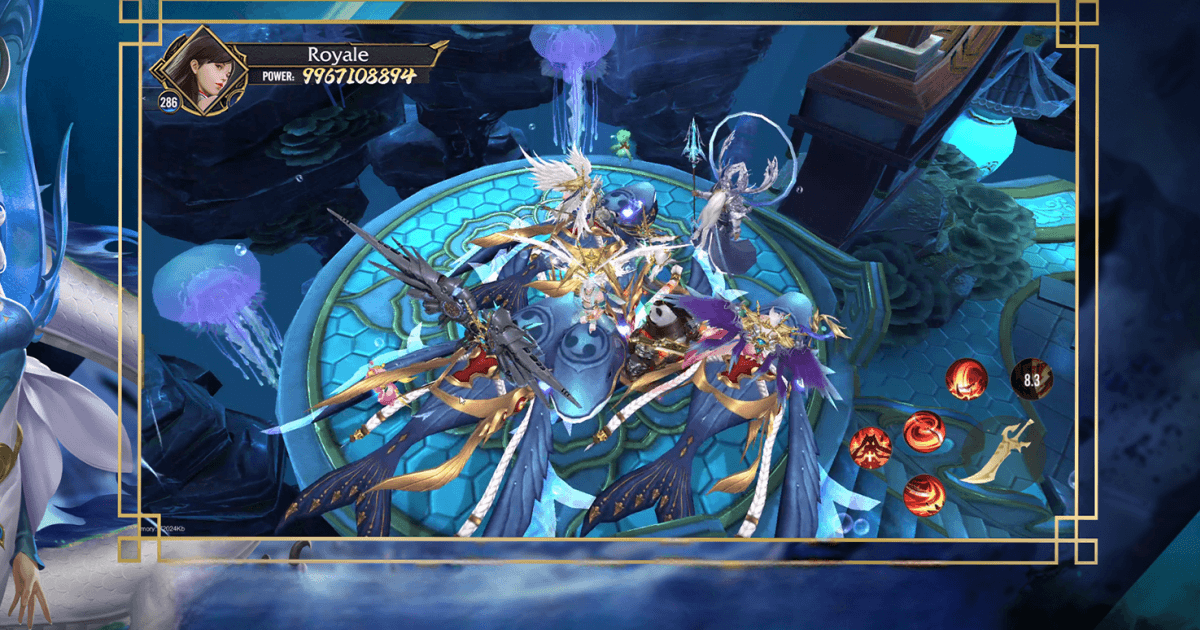Open Royale's character portrait

click(197, 72)
